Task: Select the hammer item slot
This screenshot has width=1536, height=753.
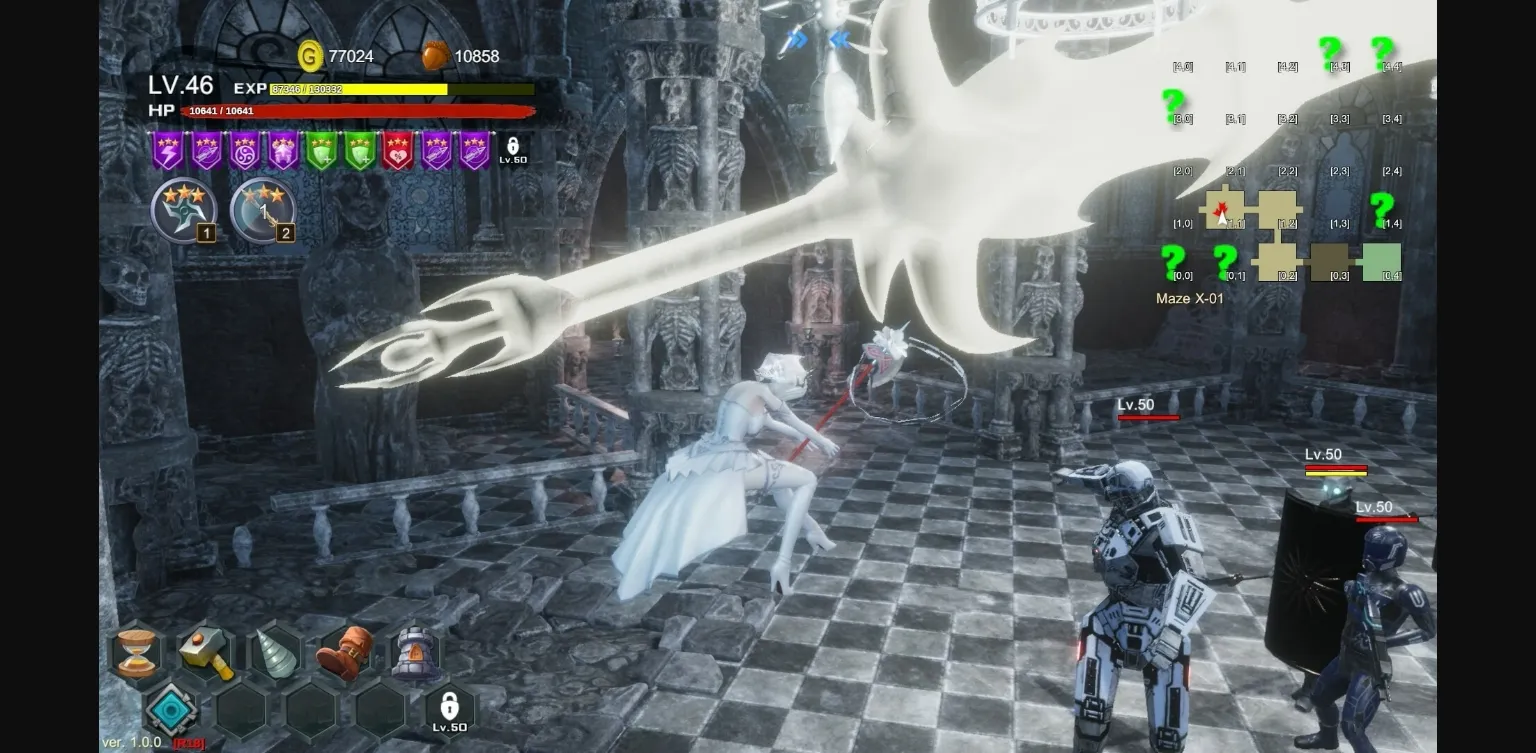Action: click(206, 654)
